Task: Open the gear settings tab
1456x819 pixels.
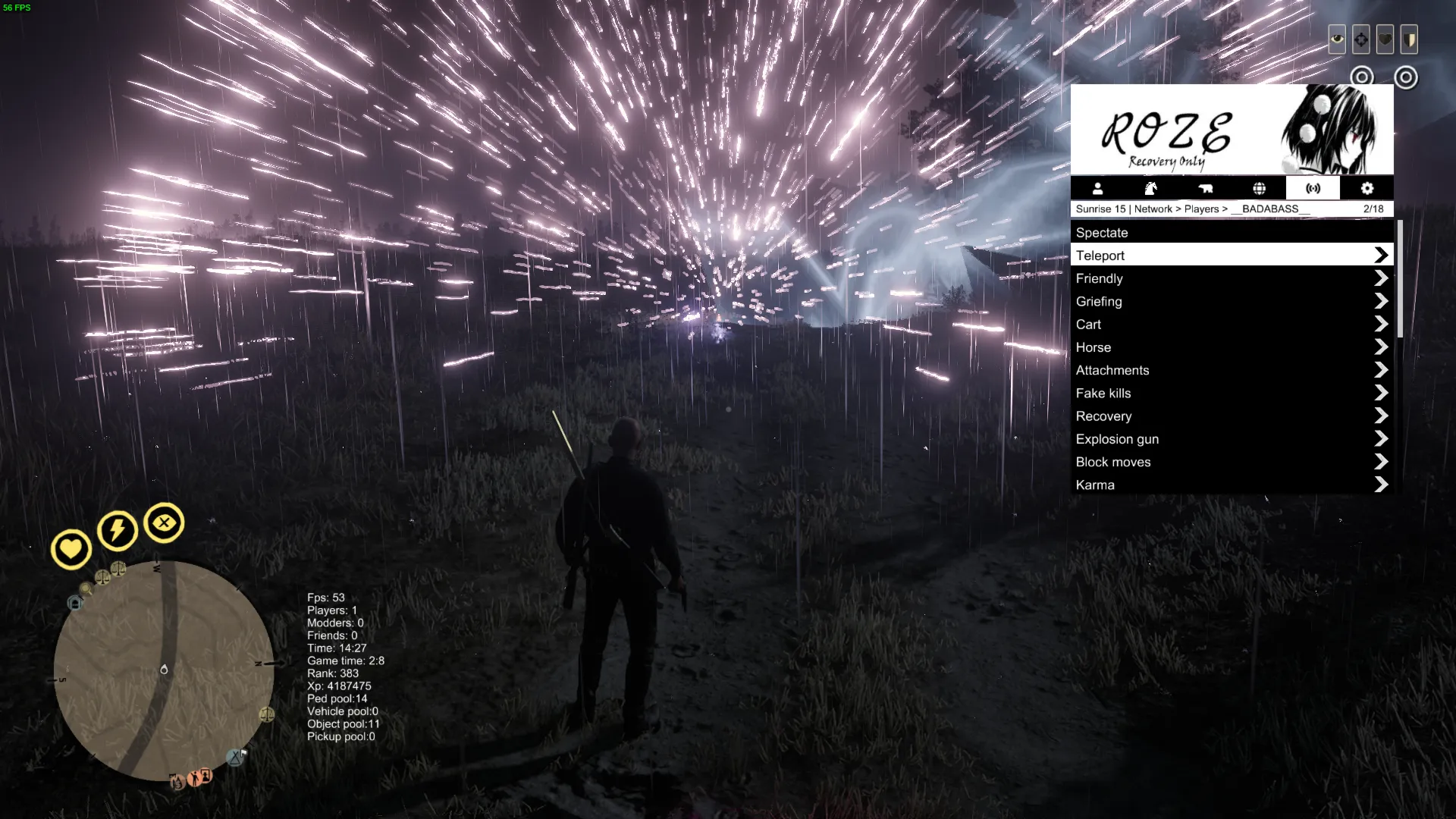Action: point(1367,188)
